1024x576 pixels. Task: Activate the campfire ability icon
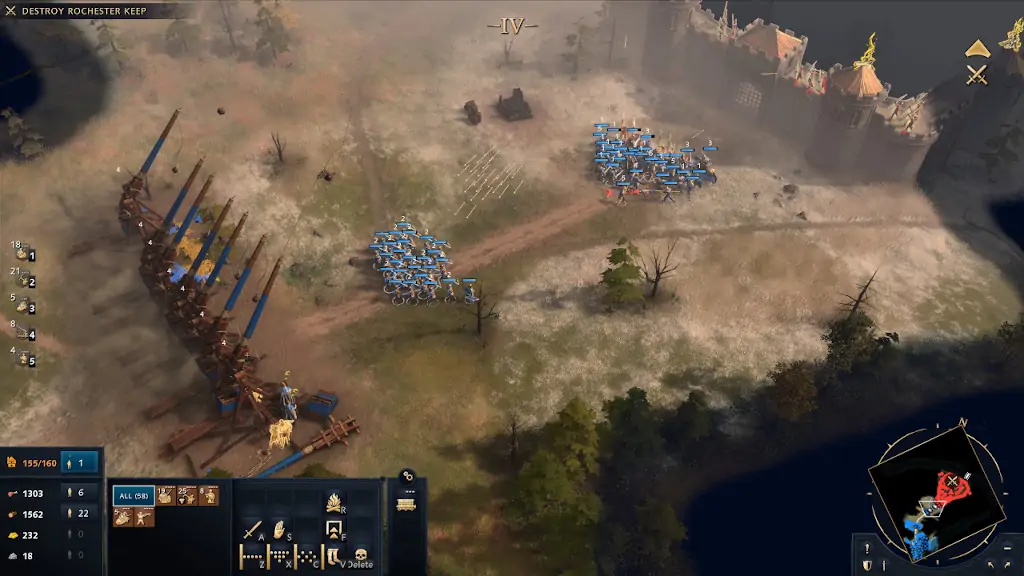point(334,501)
